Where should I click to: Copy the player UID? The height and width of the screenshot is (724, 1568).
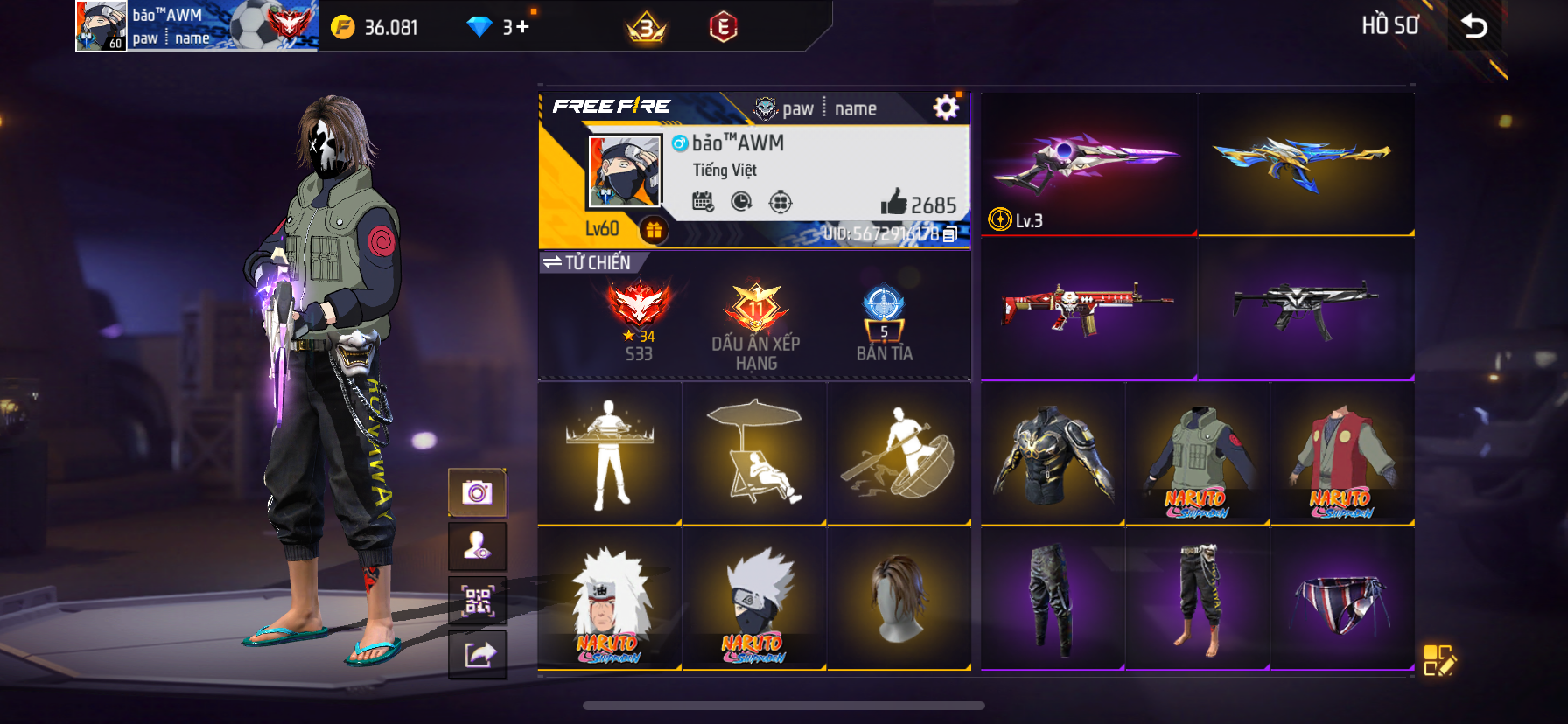click(950, 234)
